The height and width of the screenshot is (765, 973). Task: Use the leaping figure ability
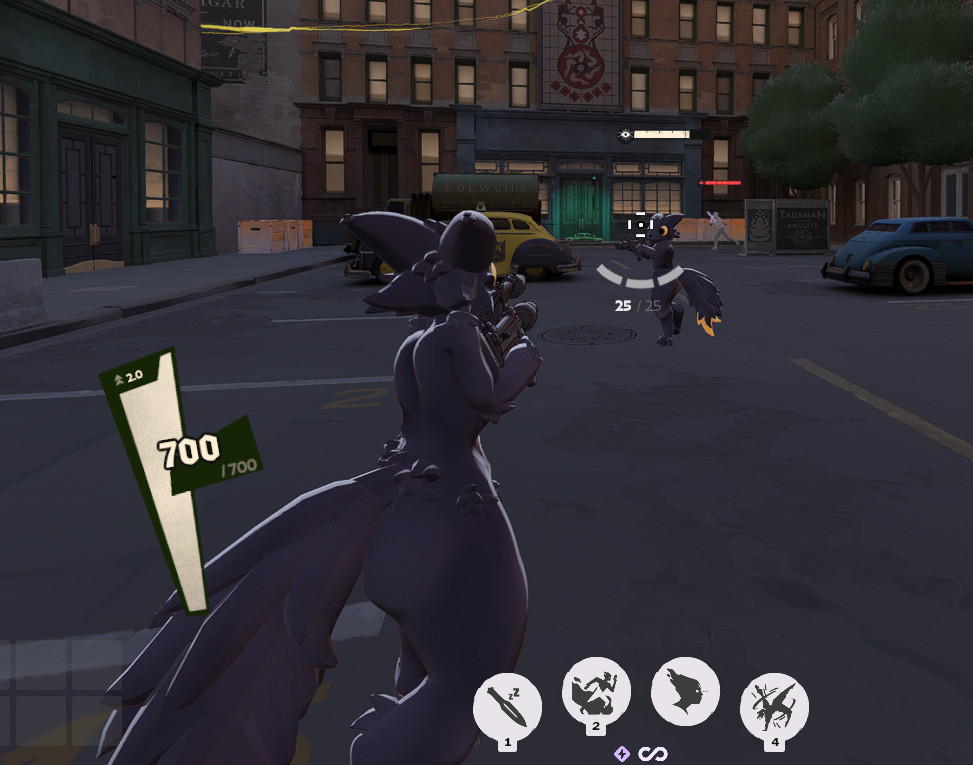596,691
